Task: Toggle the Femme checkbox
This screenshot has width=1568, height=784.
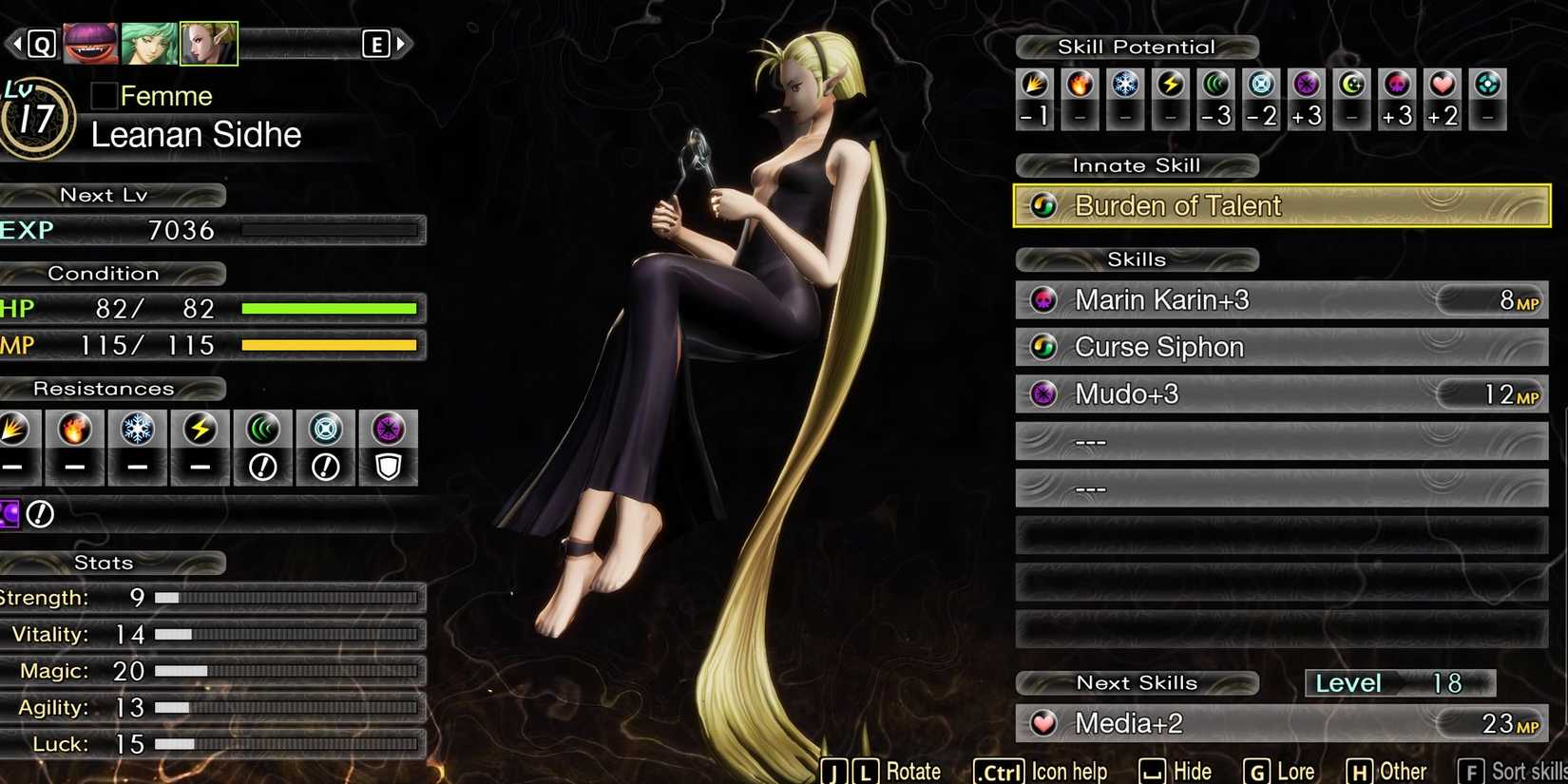Action: click(x=103, y=95)
